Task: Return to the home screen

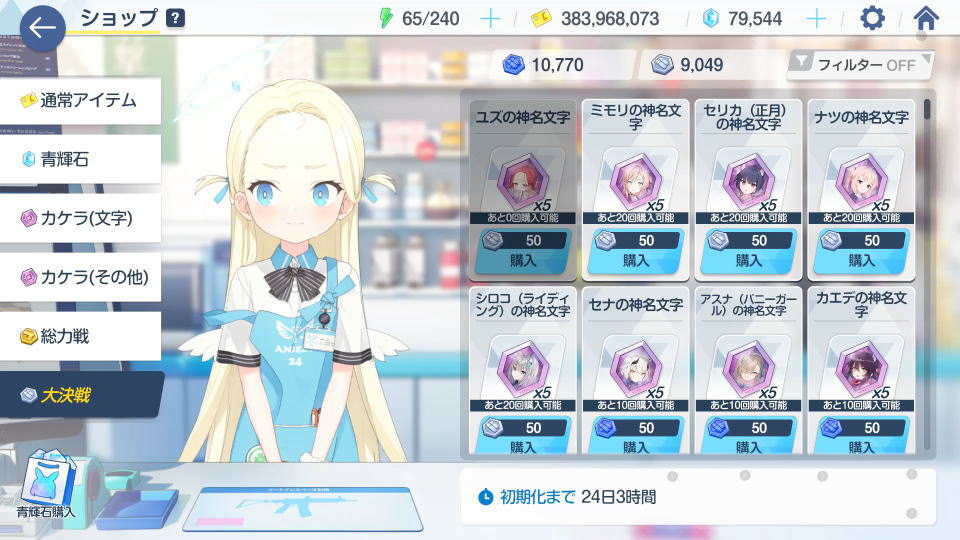Action: [926, 18]
